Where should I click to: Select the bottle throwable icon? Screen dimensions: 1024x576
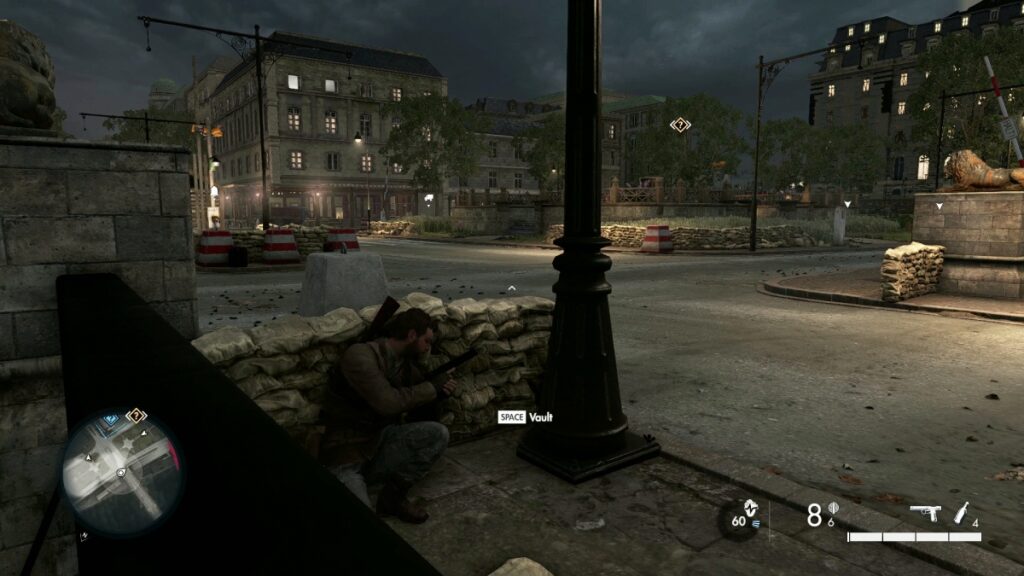(x=962, y=512)
